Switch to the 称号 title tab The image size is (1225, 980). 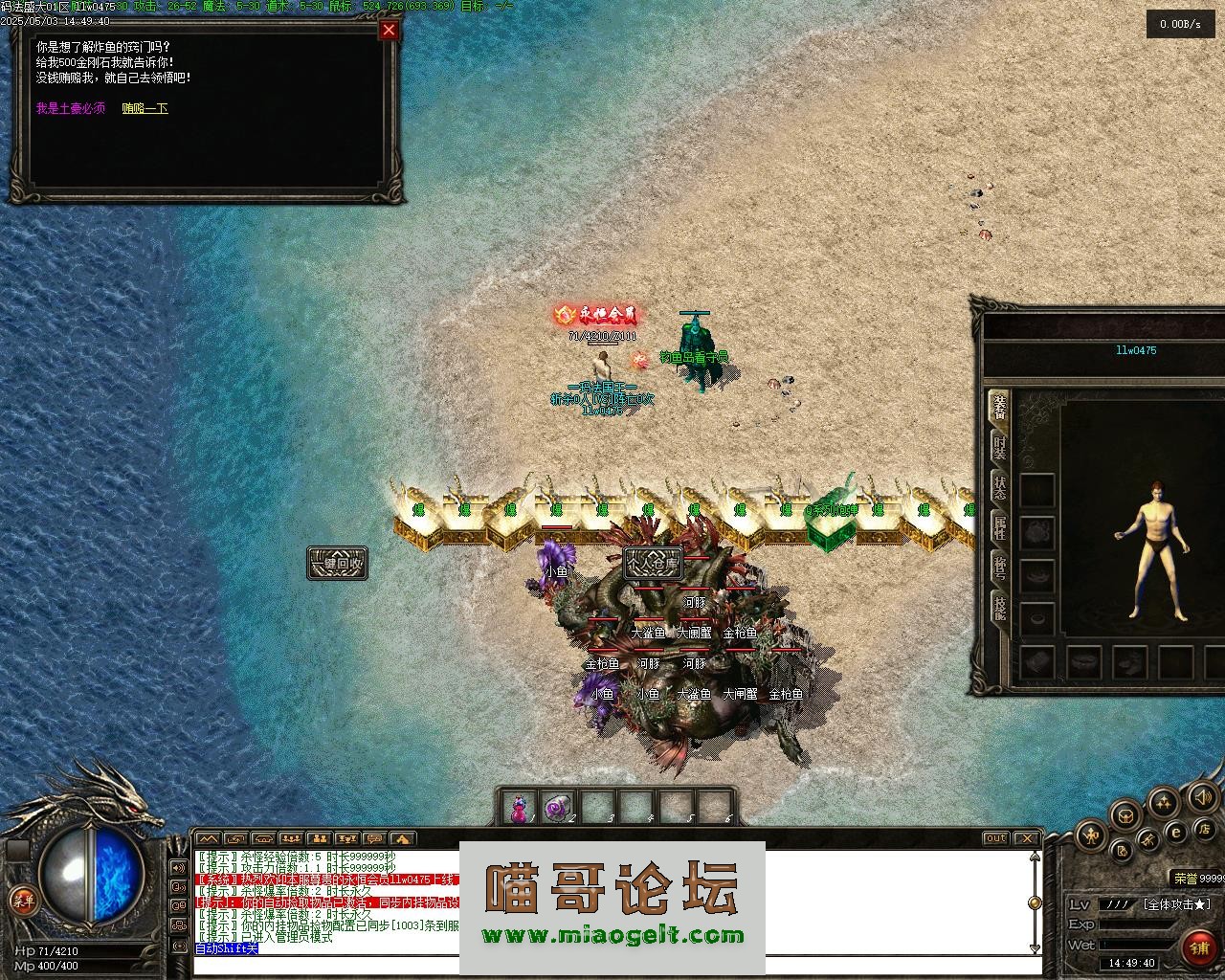(x=999, y=568)
